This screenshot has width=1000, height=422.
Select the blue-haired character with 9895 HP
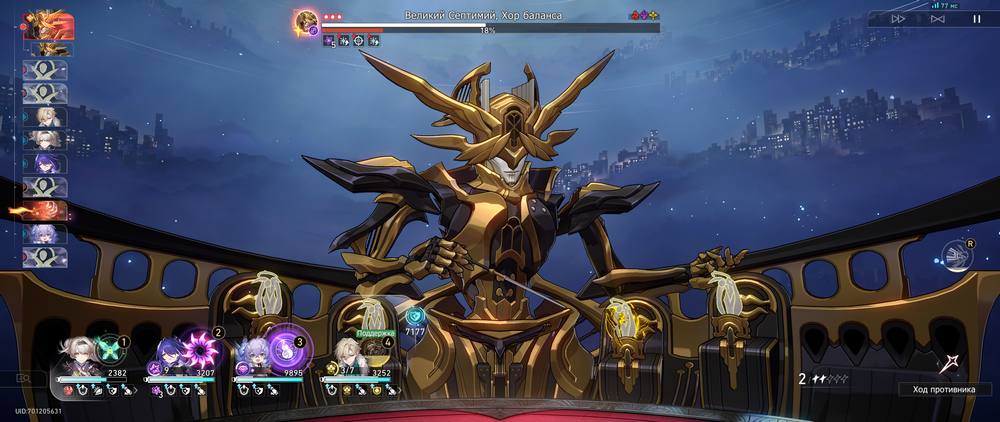[251, 357]
